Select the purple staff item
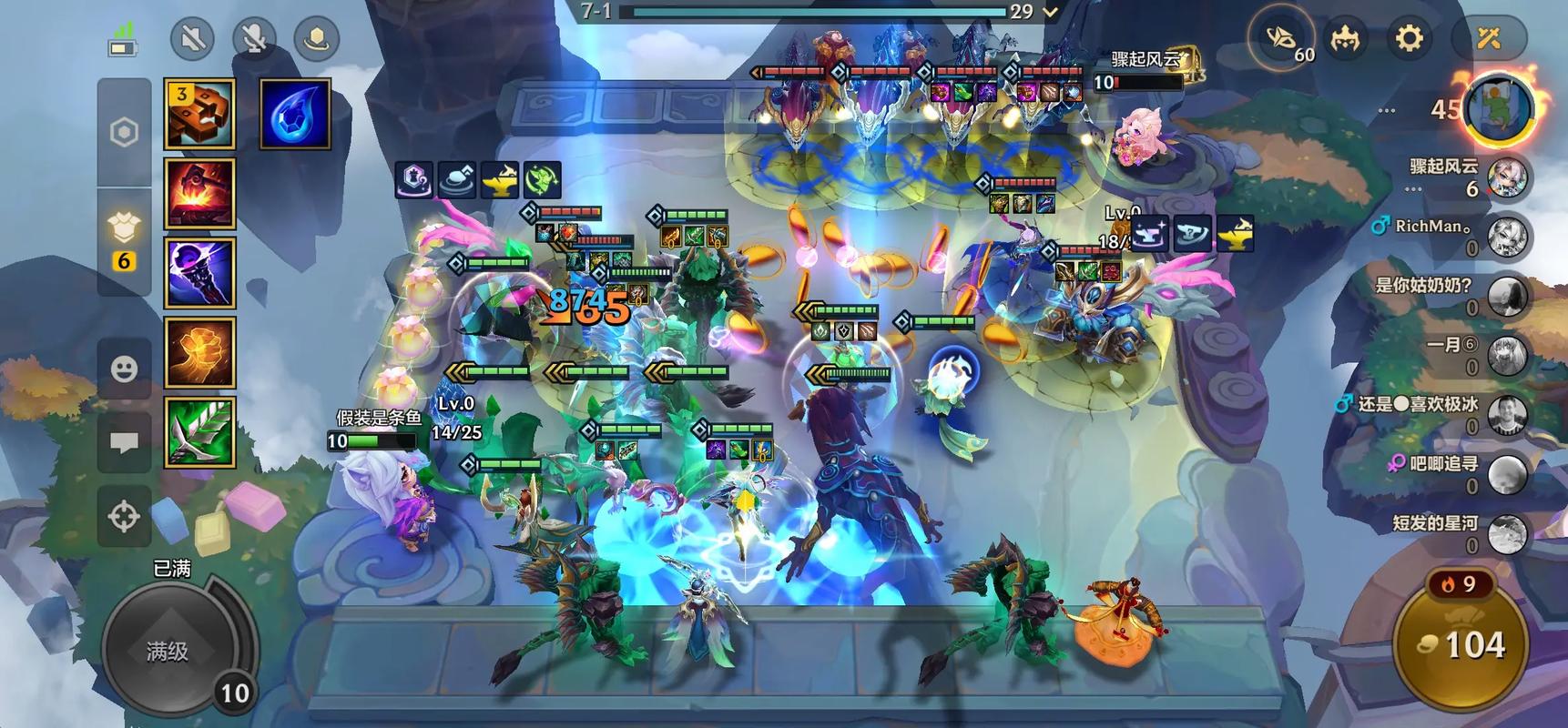 199,273
